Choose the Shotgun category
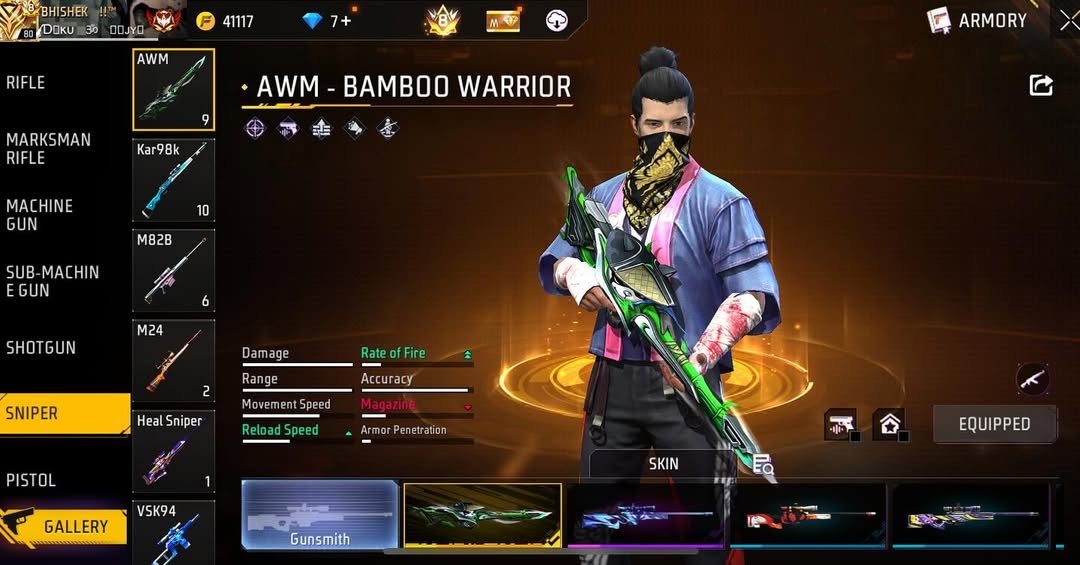The image size is (1080, 565). (x=41, y=348)
